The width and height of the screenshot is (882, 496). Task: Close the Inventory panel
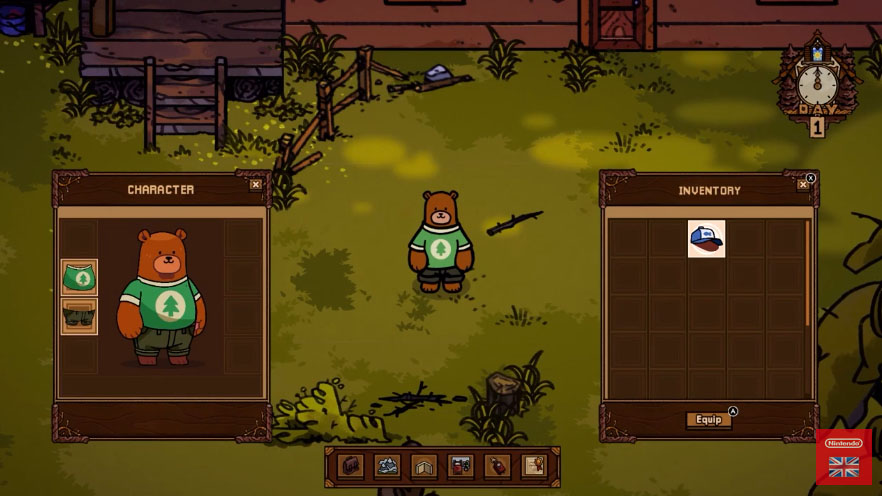point(803,185)
